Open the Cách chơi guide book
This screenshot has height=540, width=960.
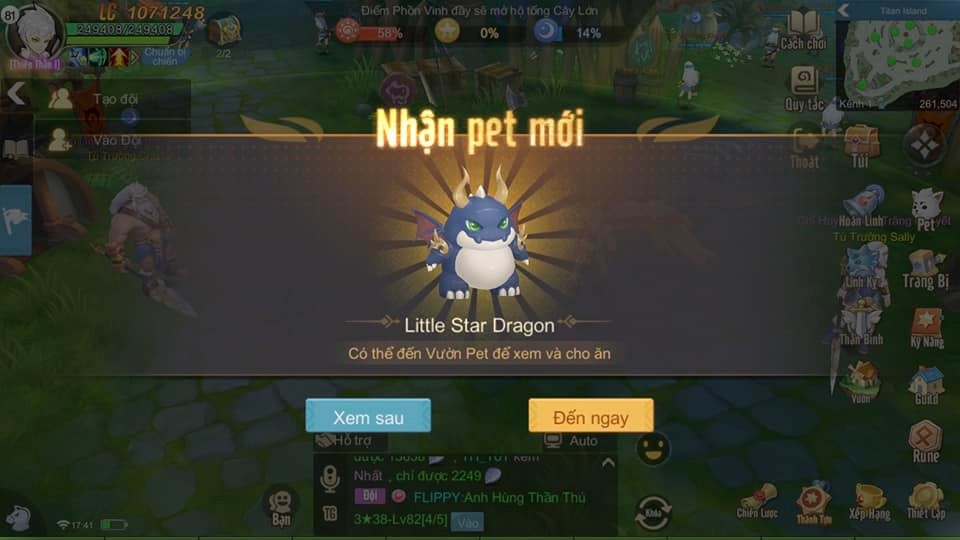(803, 28)
